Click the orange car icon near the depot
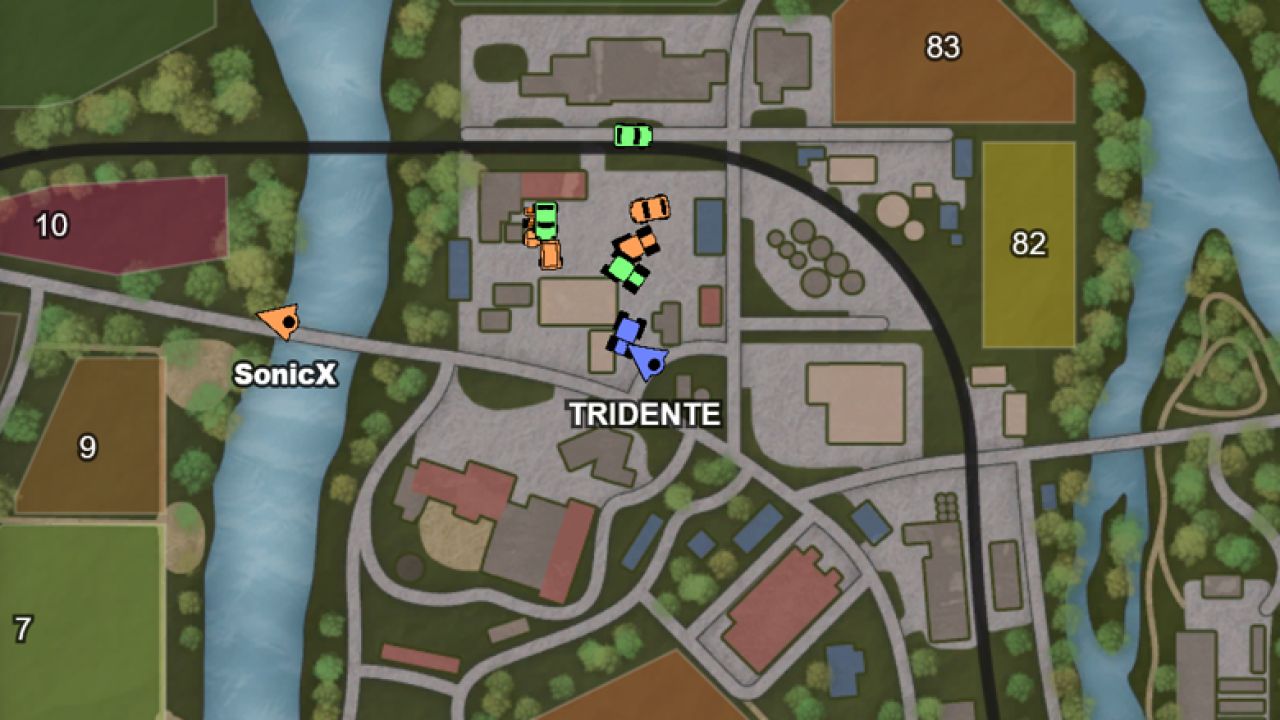Image resolution: width=1280 pixels, height=720 pixels. tap(650, 208)
